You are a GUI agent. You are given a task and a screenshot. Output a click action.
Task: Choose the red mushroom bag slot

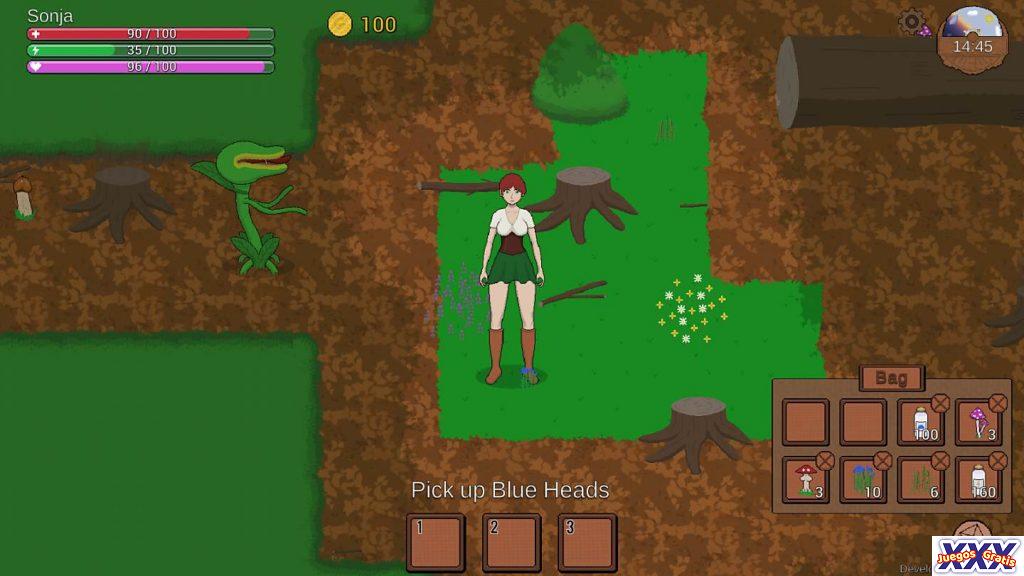[805, 480]
